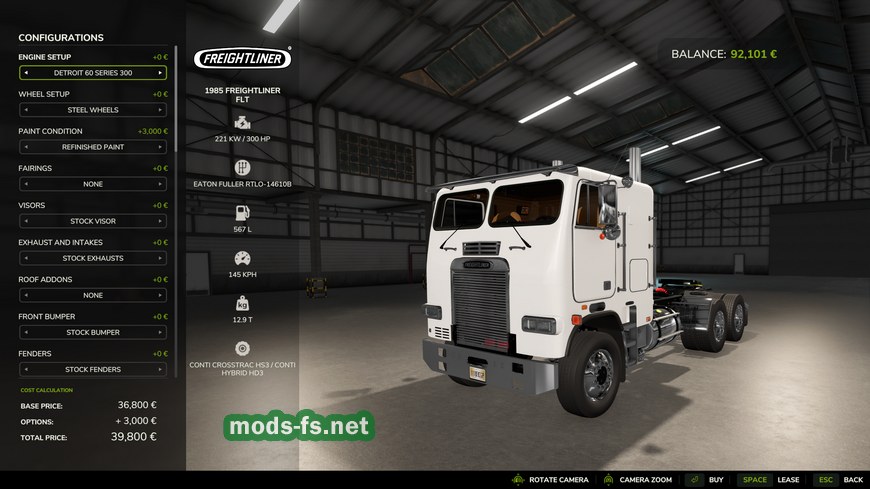
Task: Change Paint Condition to next choice
Action: tap(160, 147)
